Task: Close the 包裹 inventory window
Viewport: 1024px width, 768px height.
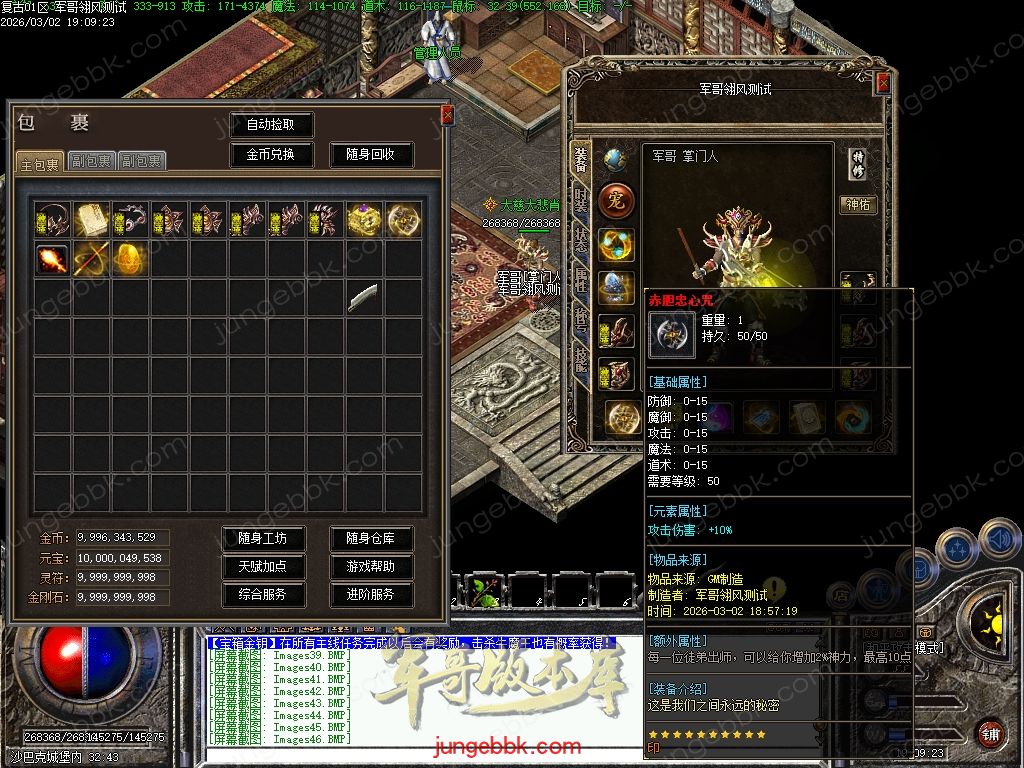Action: coord(447,115)
